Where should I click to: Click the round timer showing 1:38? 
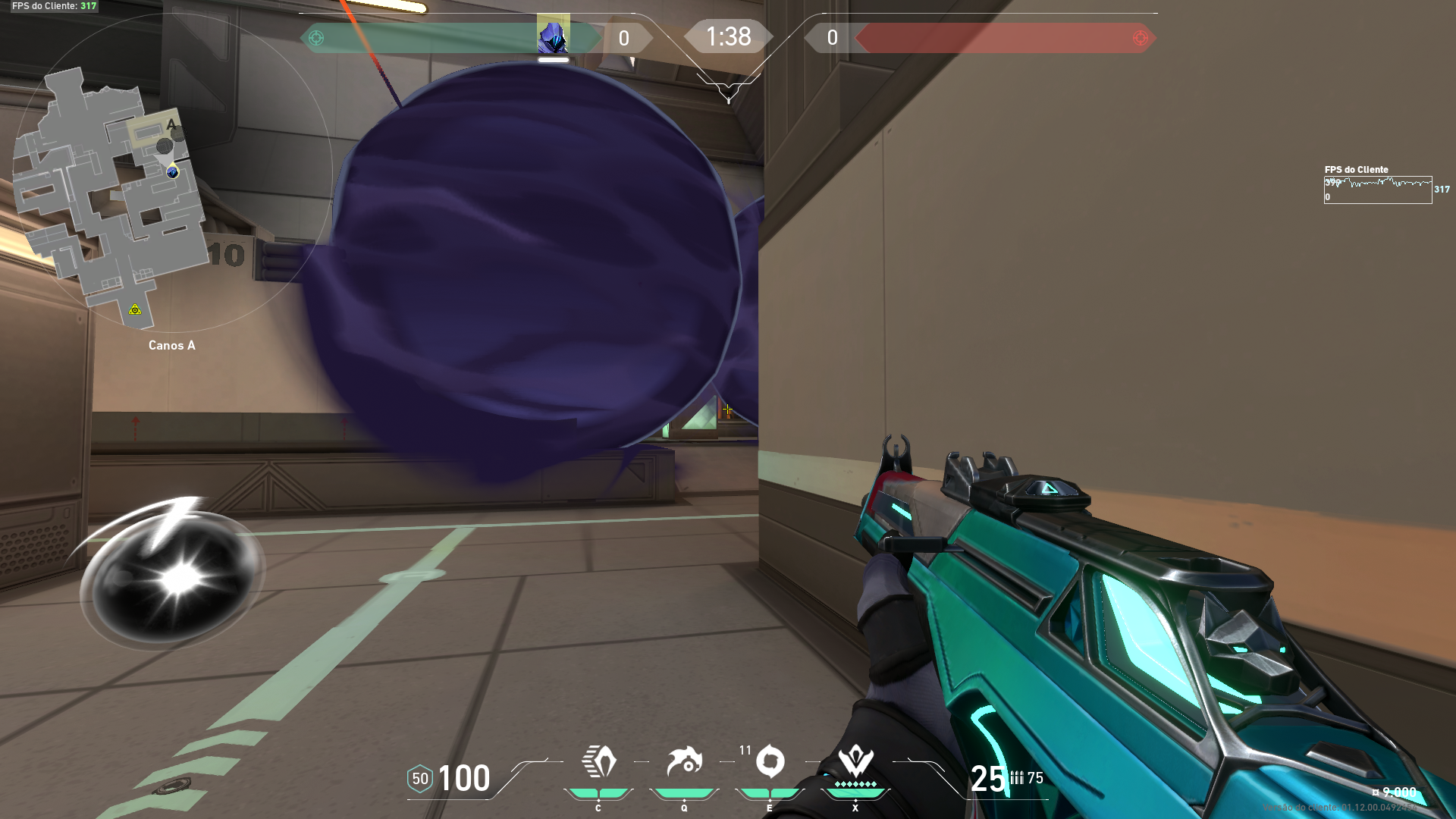(x=727, y=36)
